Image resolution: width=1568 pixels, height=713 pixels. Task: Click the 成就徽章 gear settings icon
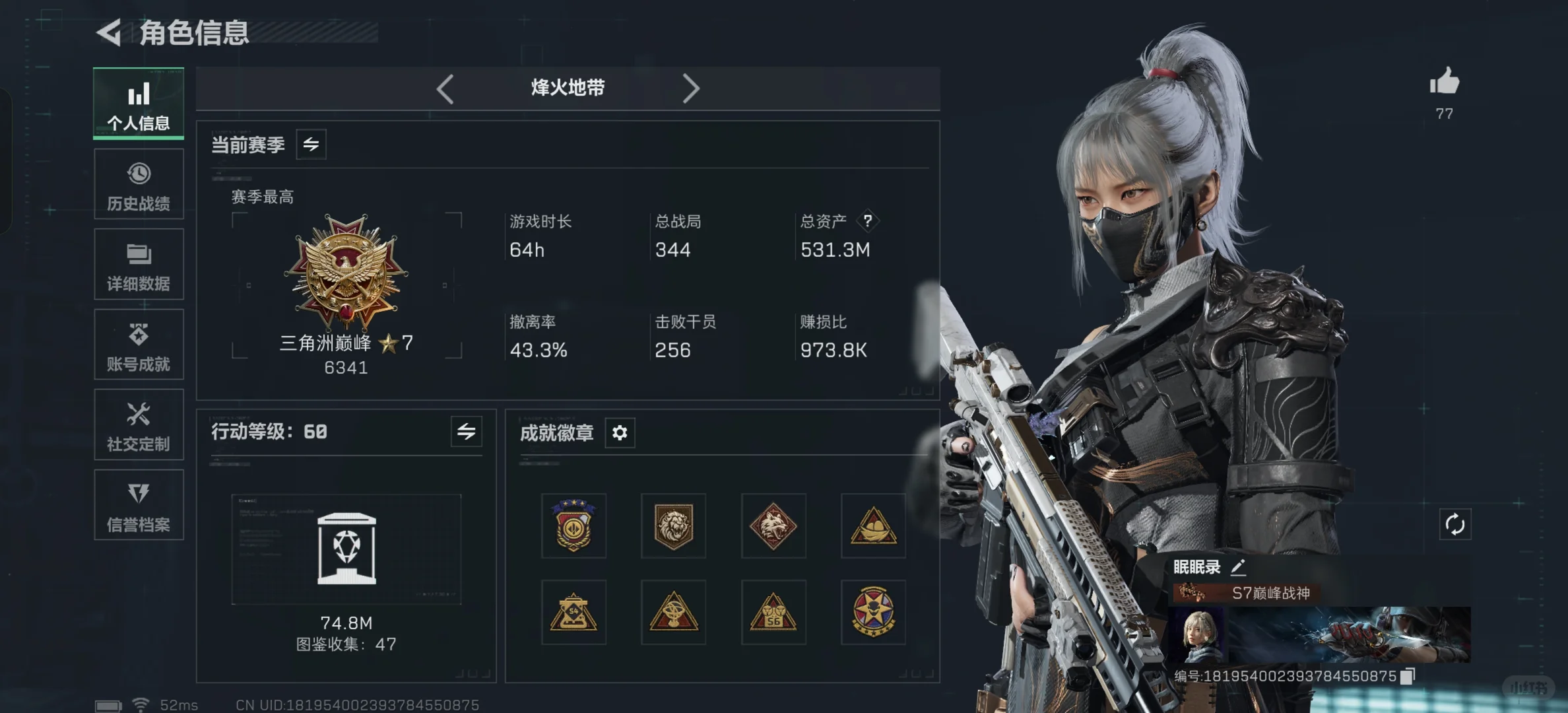tap(619, 432)
